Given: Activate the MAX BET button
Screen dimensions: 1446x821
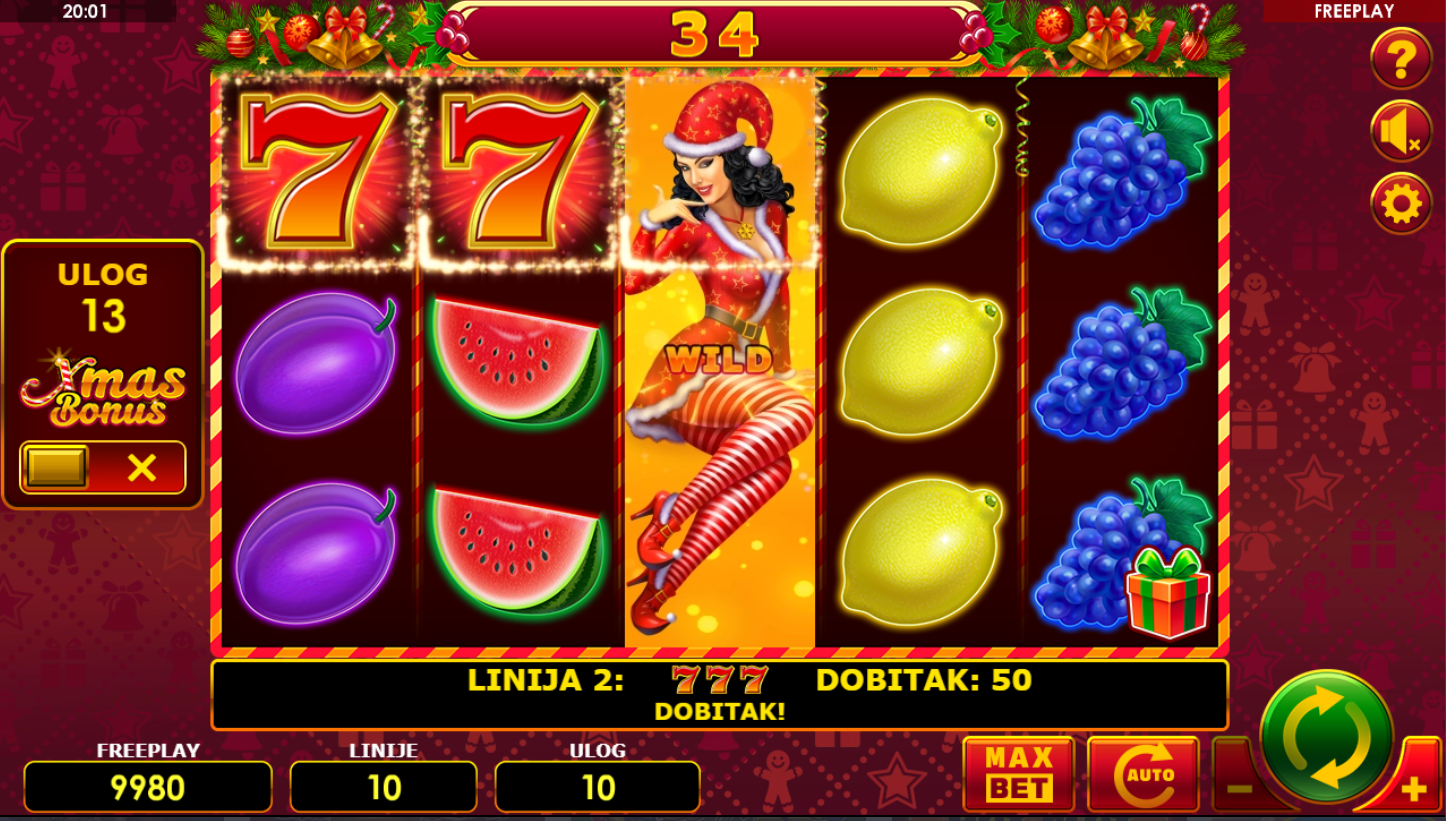Looking at the screenshot, I should 1018,773.
